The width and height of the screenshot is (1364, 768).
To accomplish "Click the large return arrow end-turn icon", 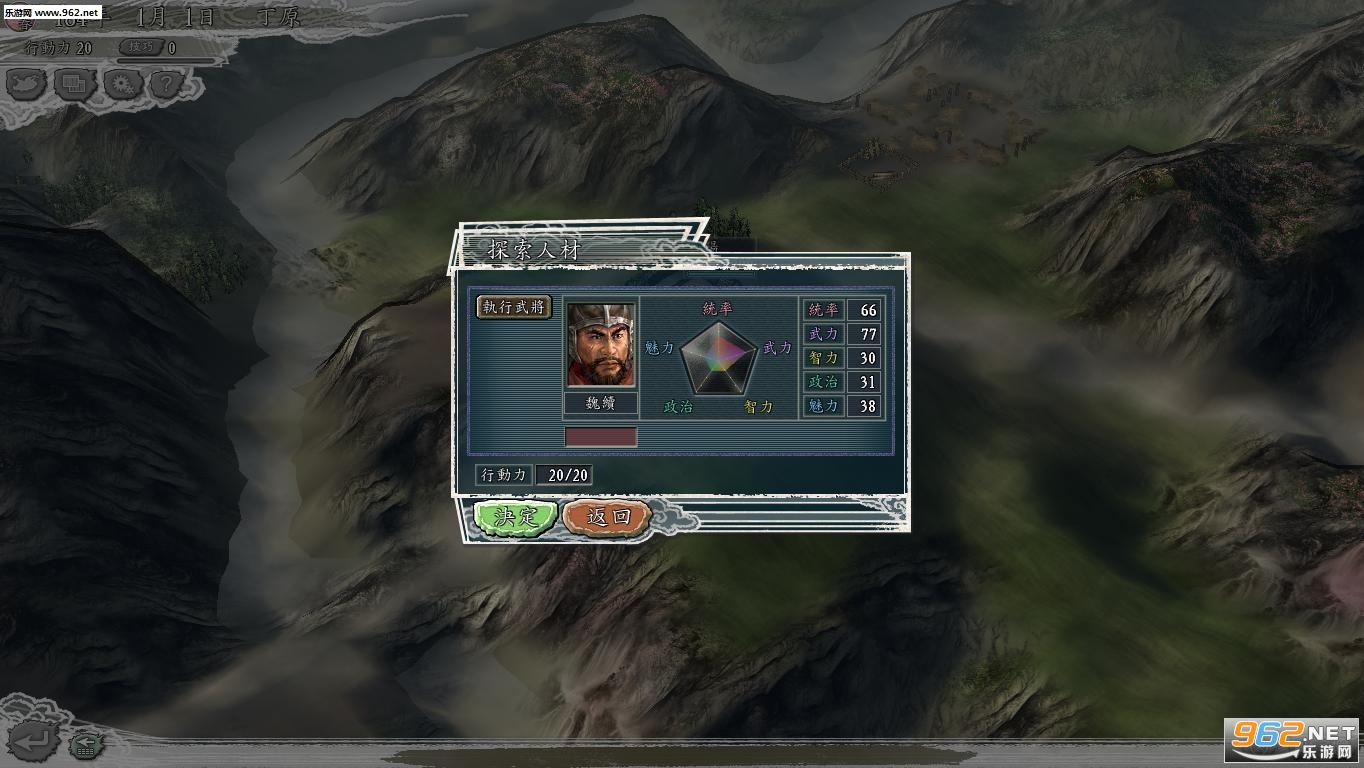I will click(x=33, y=740).
